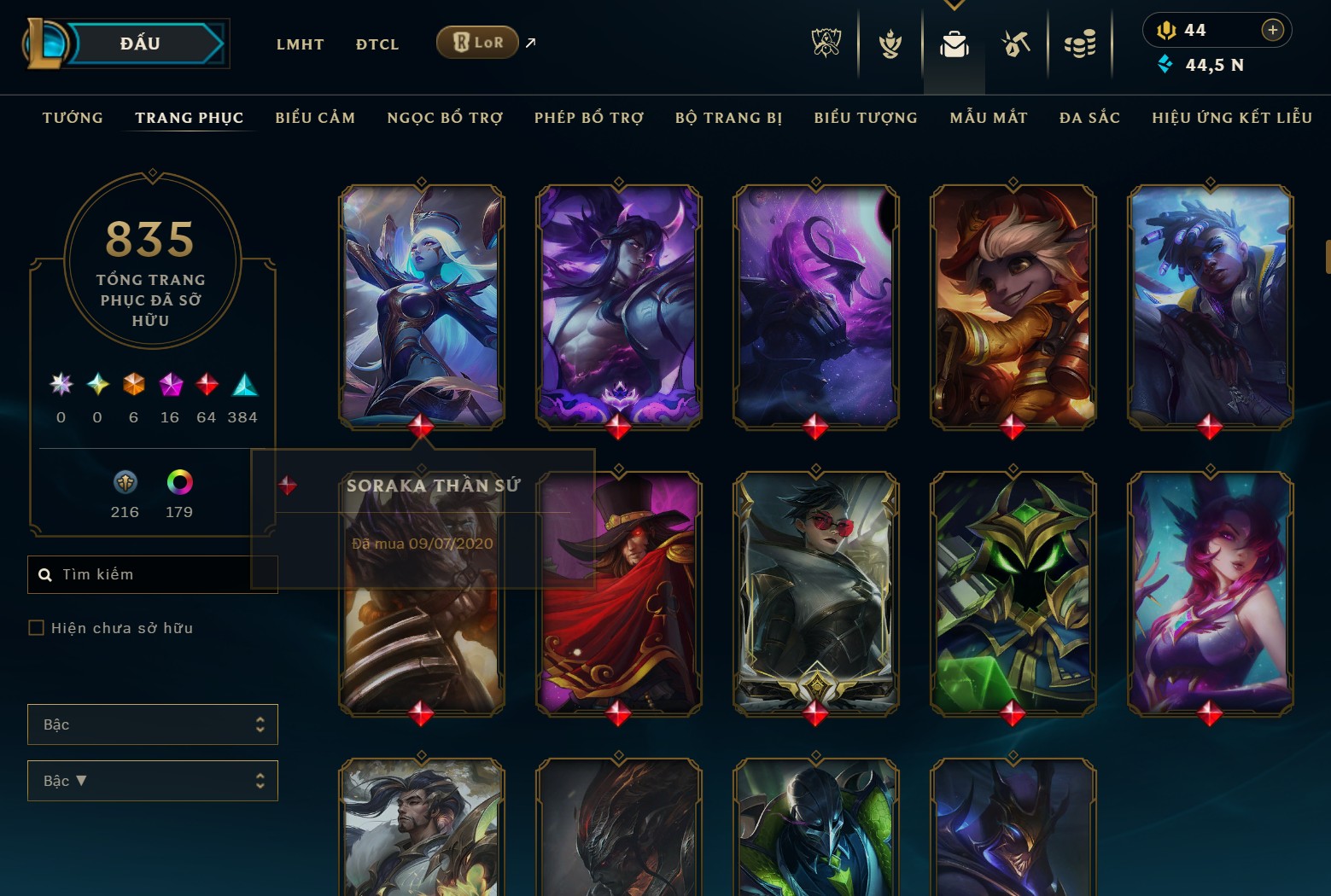Click the ward skin crest icon near 216
Viewport: 1331px width, 896px height.
coord(125,483)
